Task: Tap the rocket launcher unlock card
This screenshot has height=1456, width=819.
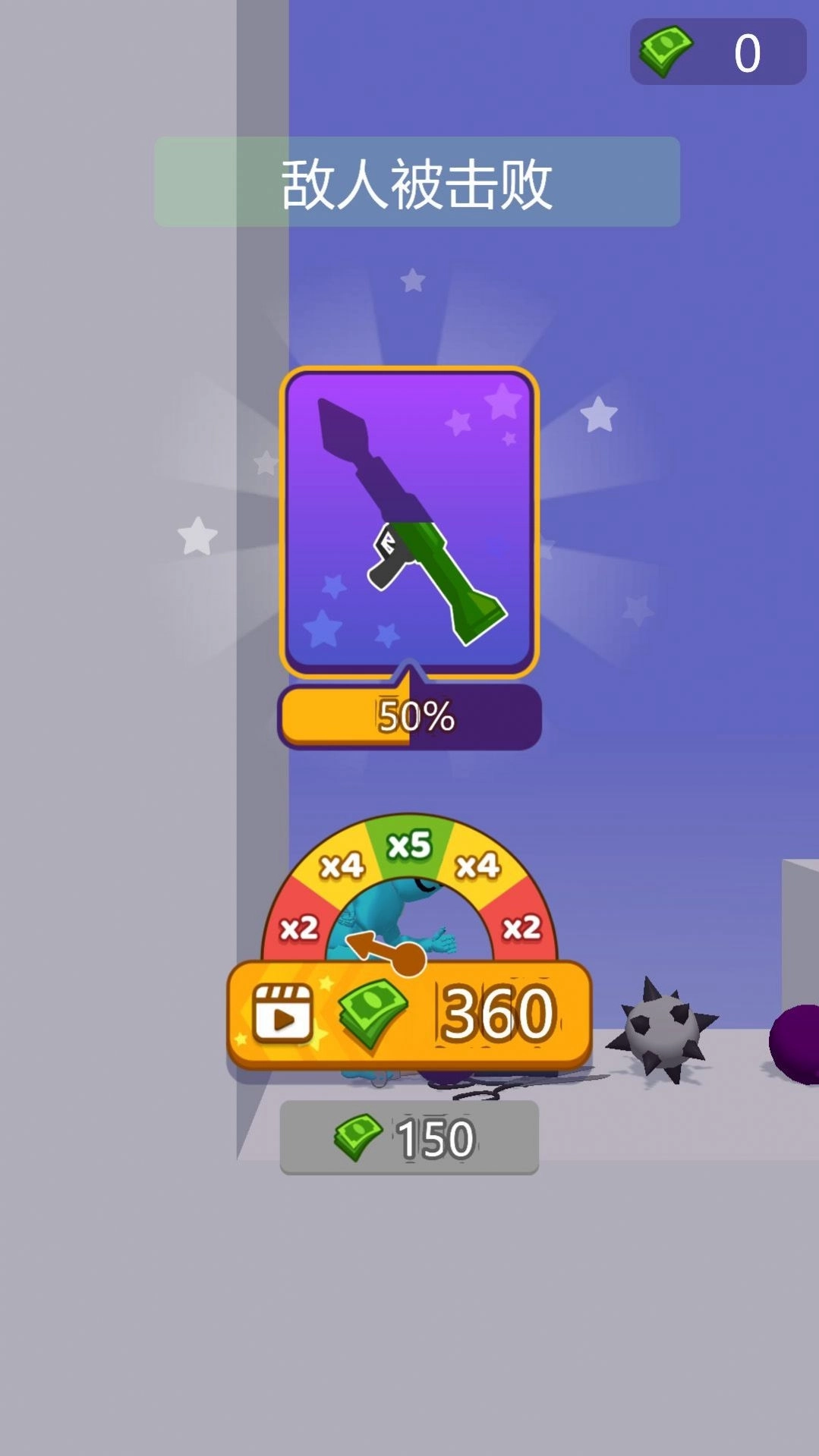Action: coord(409,522)
